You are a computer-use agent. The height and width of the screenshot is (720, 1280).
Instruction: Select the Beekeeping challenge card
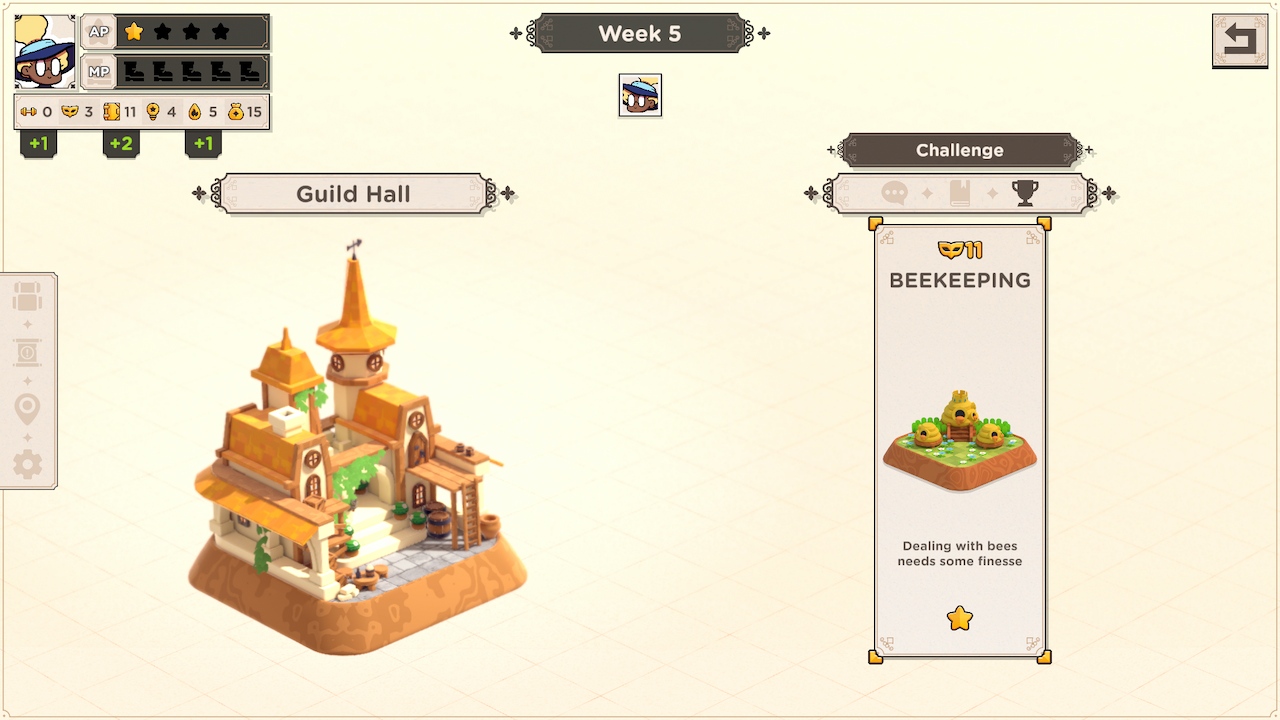960,440
